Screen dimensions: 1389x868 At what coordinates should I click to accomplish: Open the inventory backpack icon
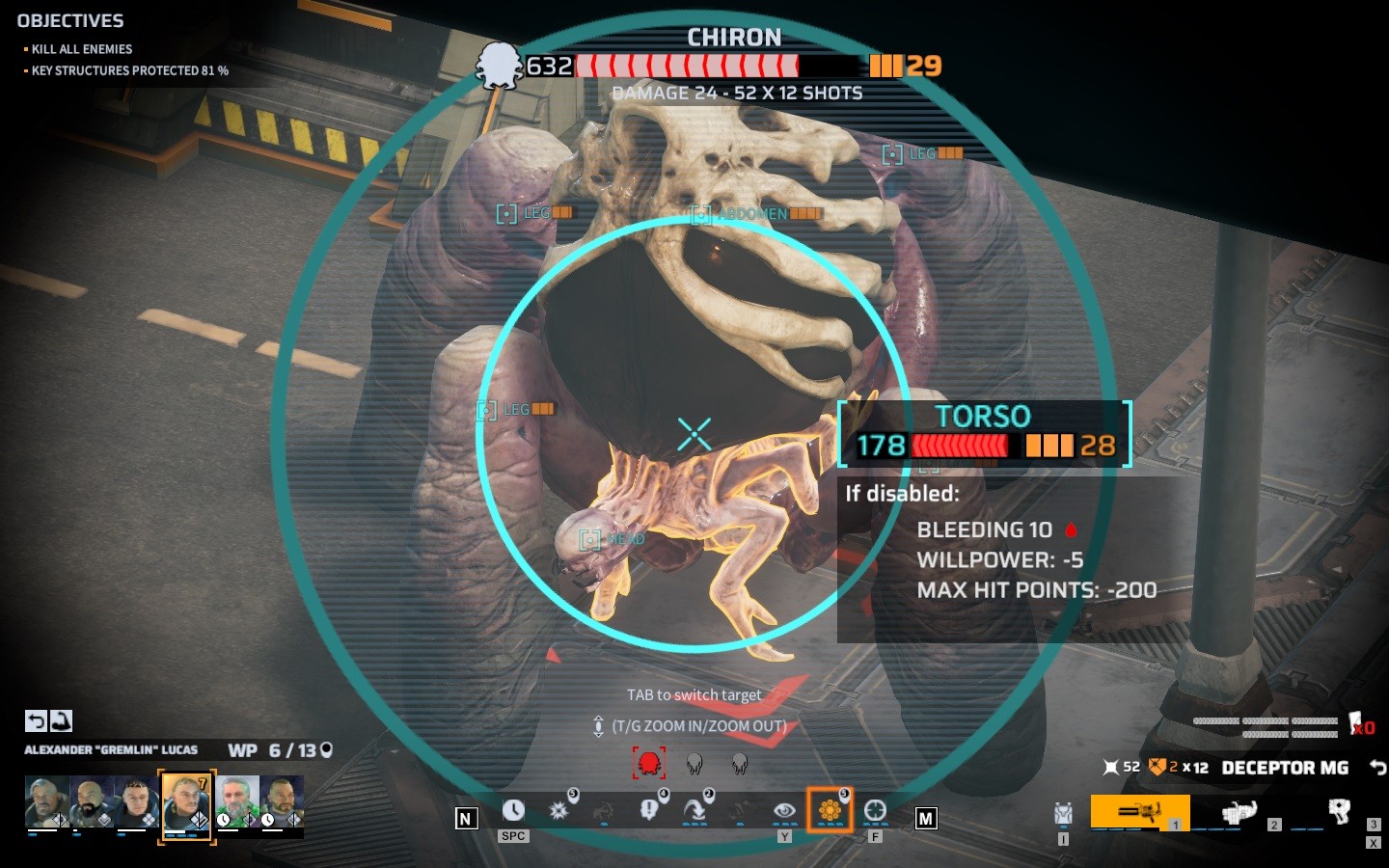[1063, 814]
